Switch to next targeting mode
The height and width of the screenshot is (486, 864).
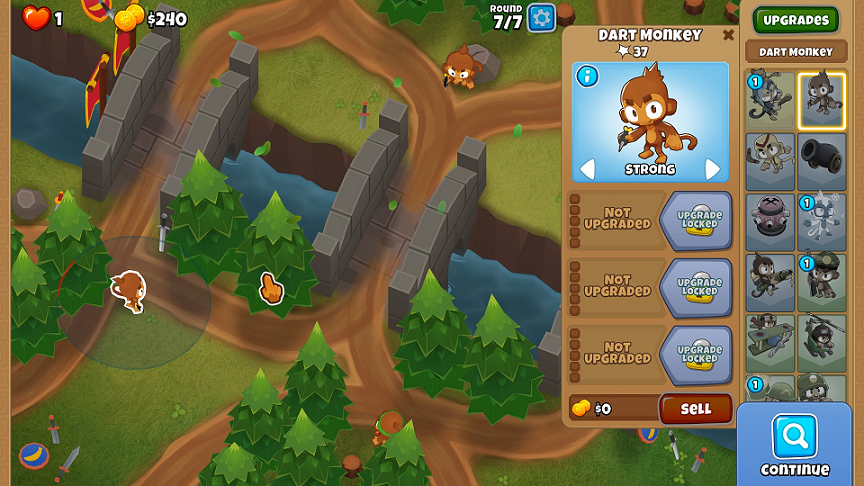[x=713, y=169]
